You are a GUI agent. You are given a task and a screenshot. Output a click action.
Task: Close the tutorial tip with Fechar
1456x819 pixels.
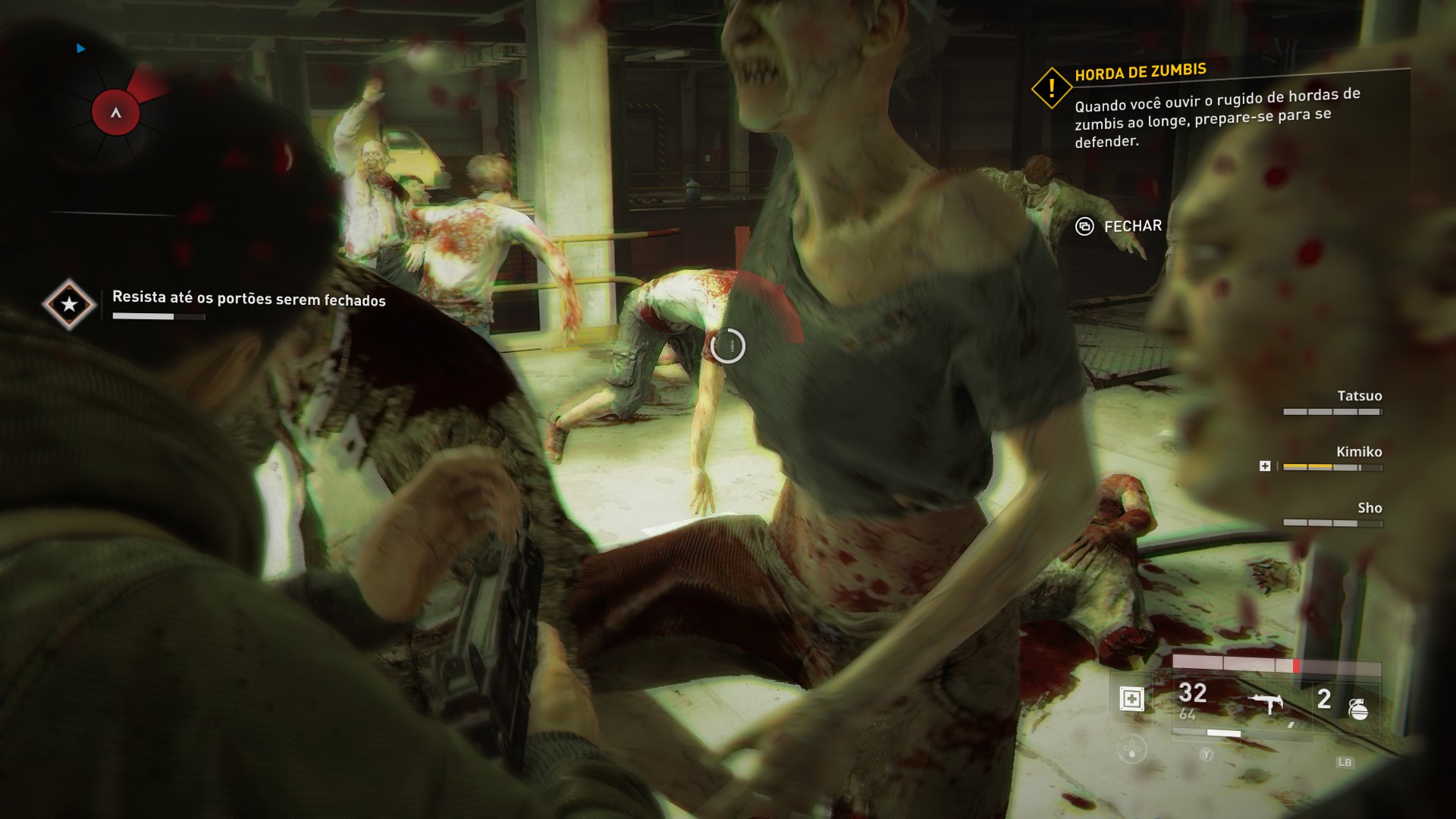pos(1119,226)
